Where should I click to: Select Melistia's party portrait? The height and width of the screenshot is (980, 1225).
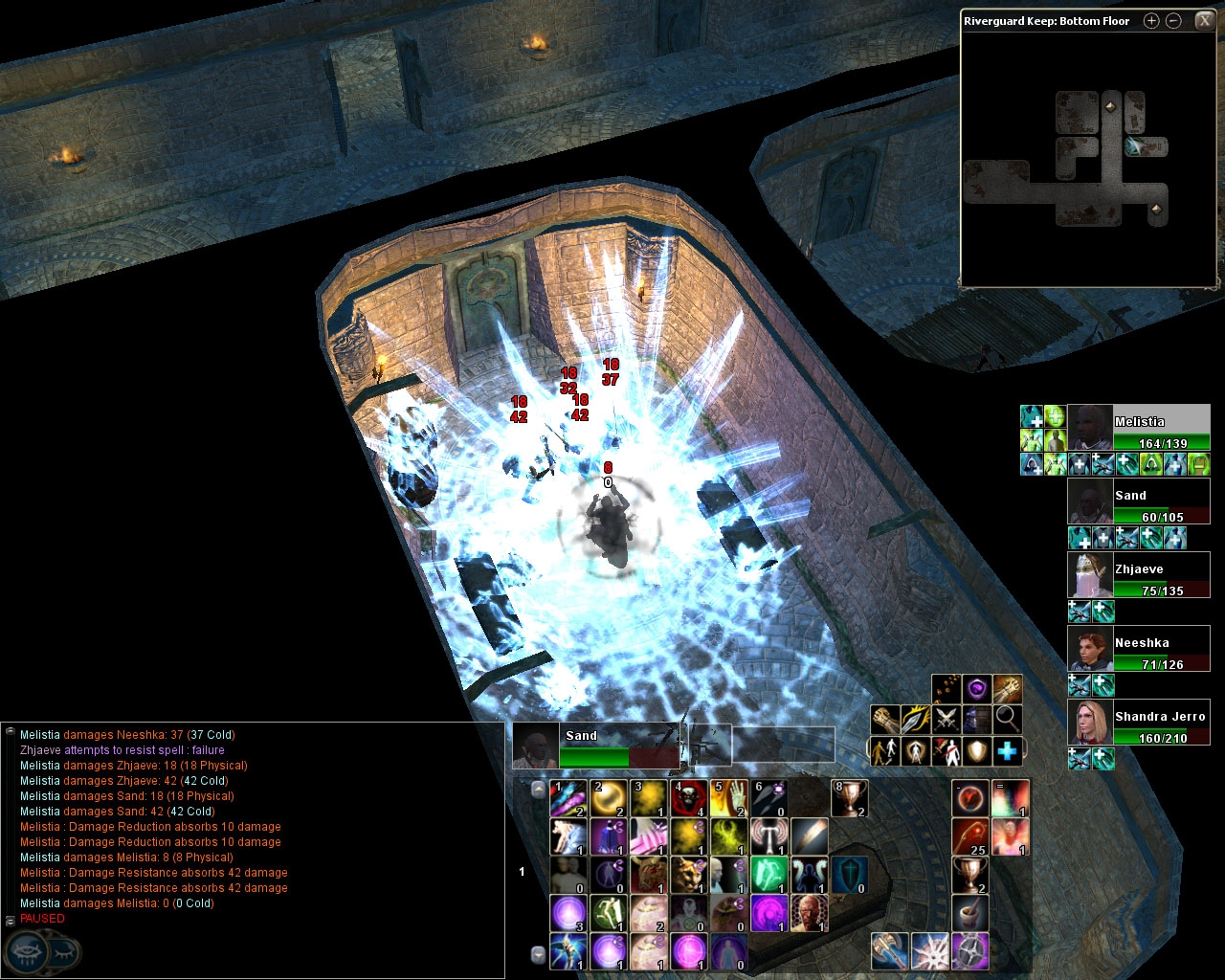1090,428
